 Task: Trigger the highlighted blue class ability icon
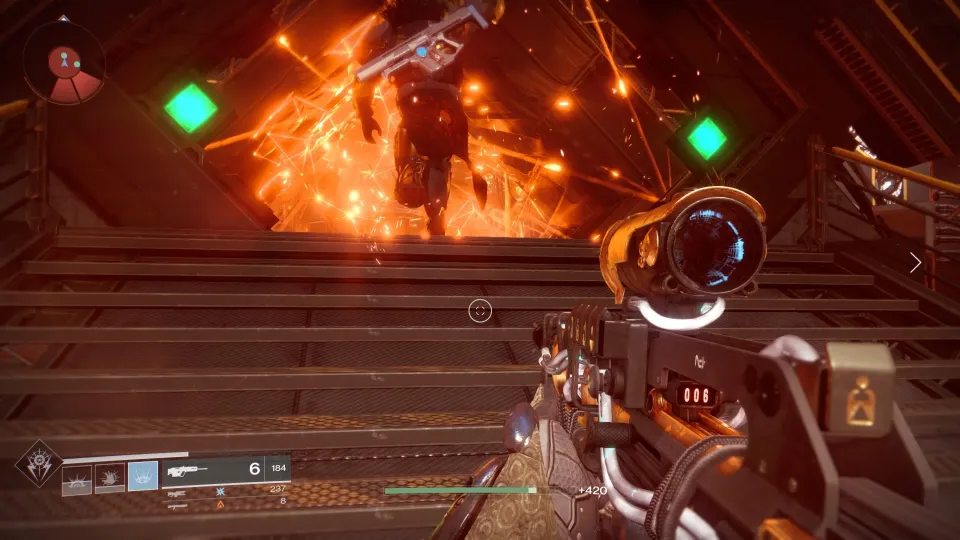[143, 477]
